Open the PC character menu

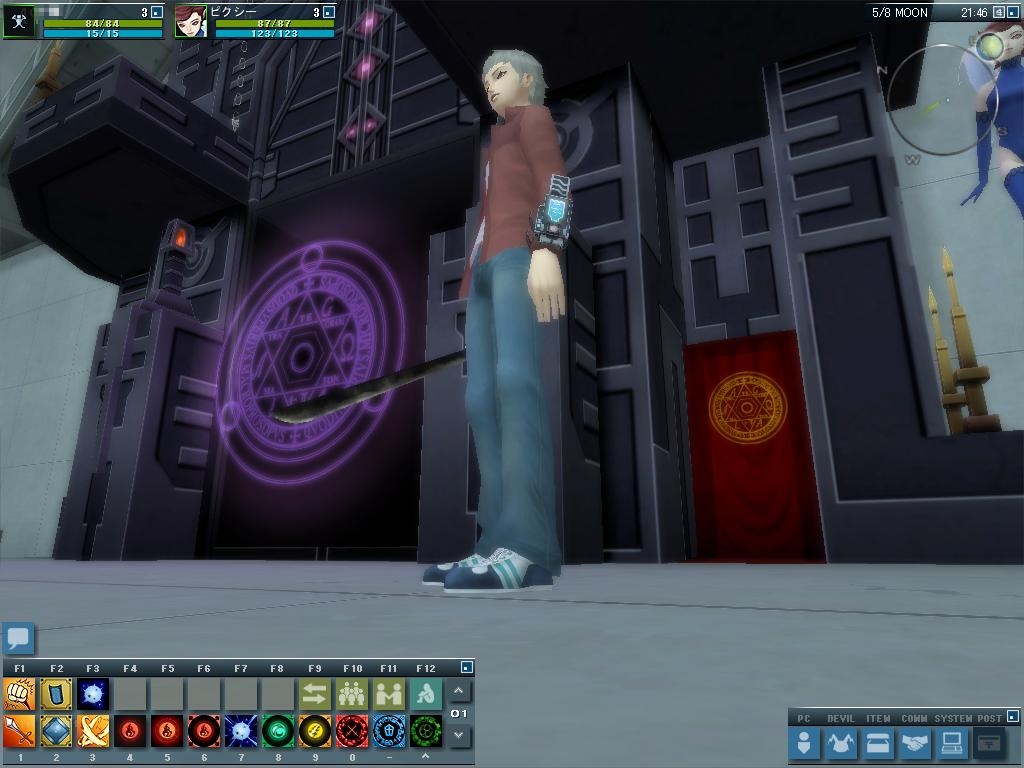point(804,743)
